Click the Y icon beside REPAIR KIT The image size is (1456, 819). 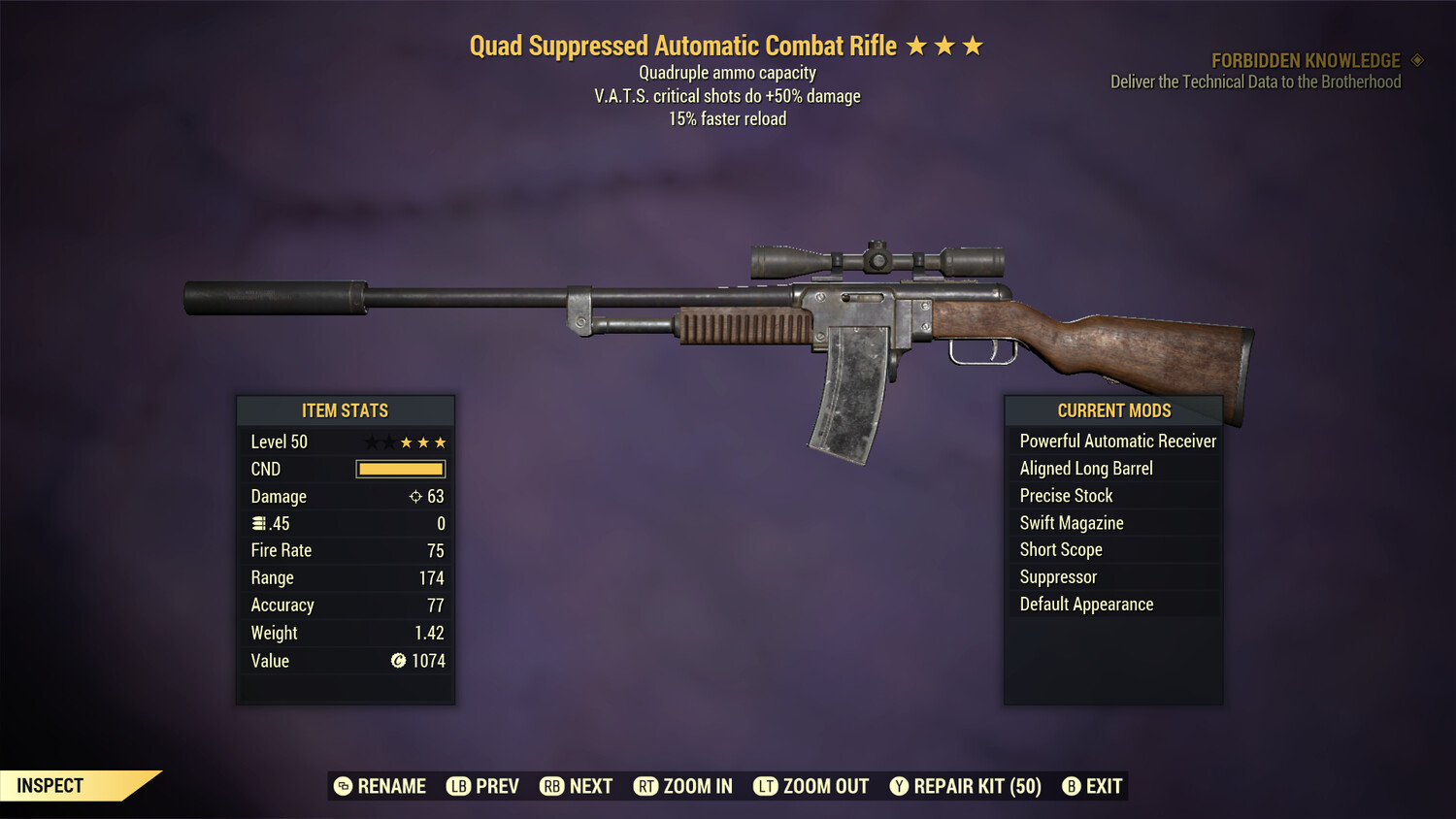(x=898, y=786)
